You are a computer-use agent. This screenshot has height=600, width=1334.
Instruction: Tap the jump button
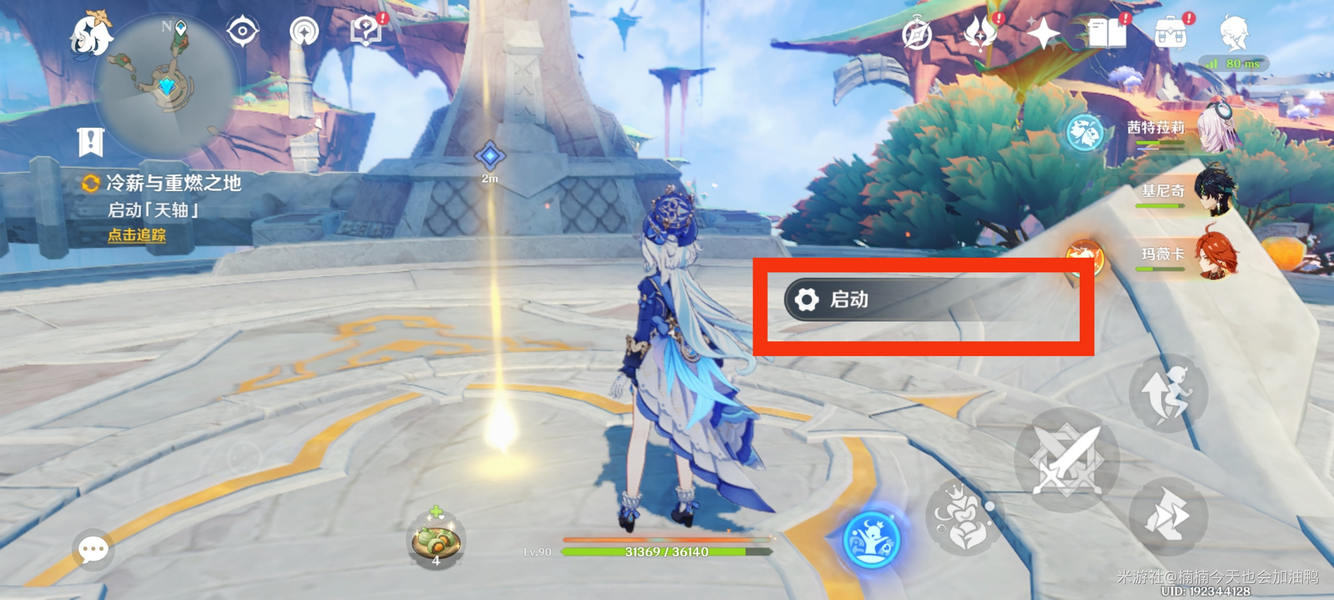1168,392
